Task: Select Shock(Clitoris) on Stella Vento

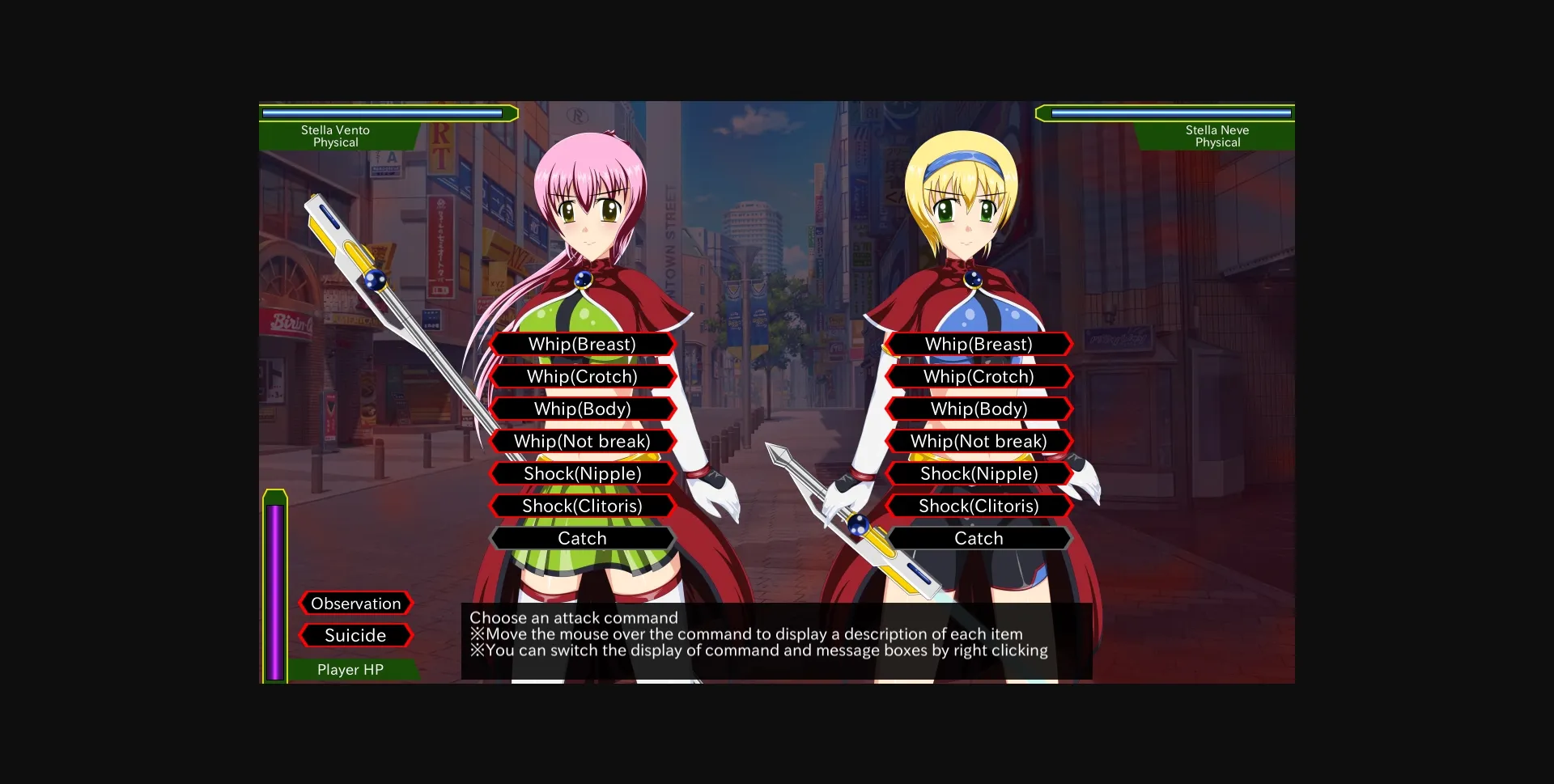Action: tap(582, 506)
